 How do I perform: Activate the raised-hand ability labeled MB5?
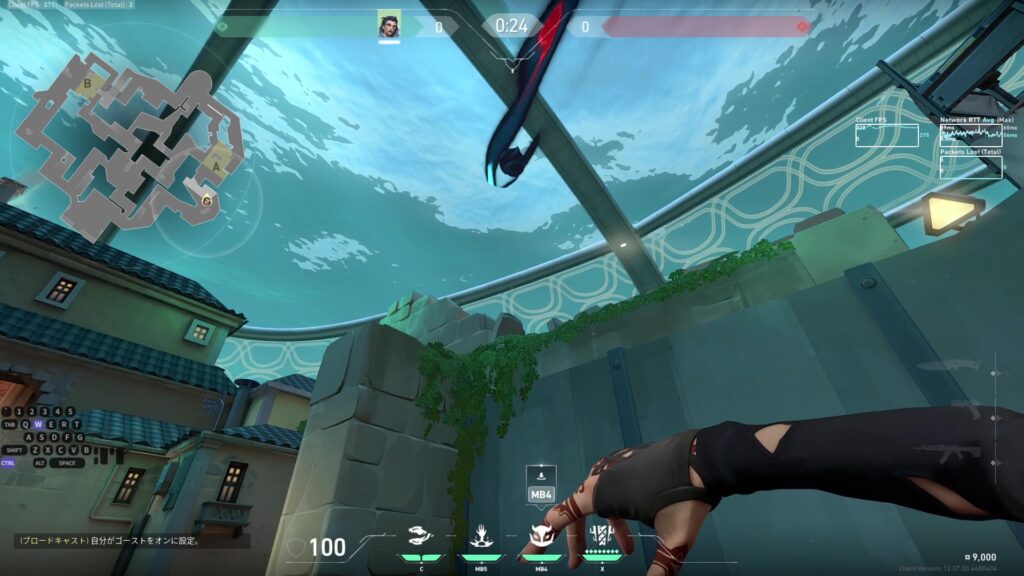coord(480,537)
